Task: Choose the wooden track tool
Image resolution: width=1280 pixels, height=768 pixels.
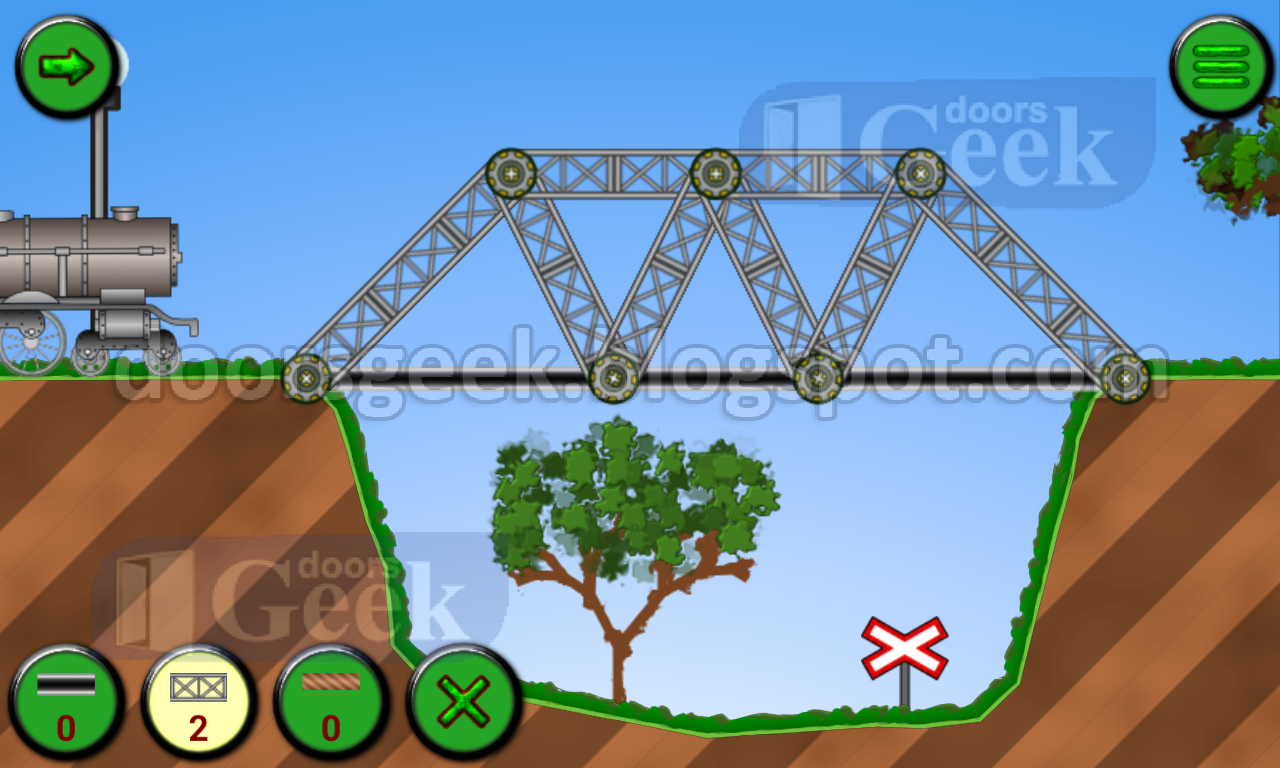Action: point(330,702)
